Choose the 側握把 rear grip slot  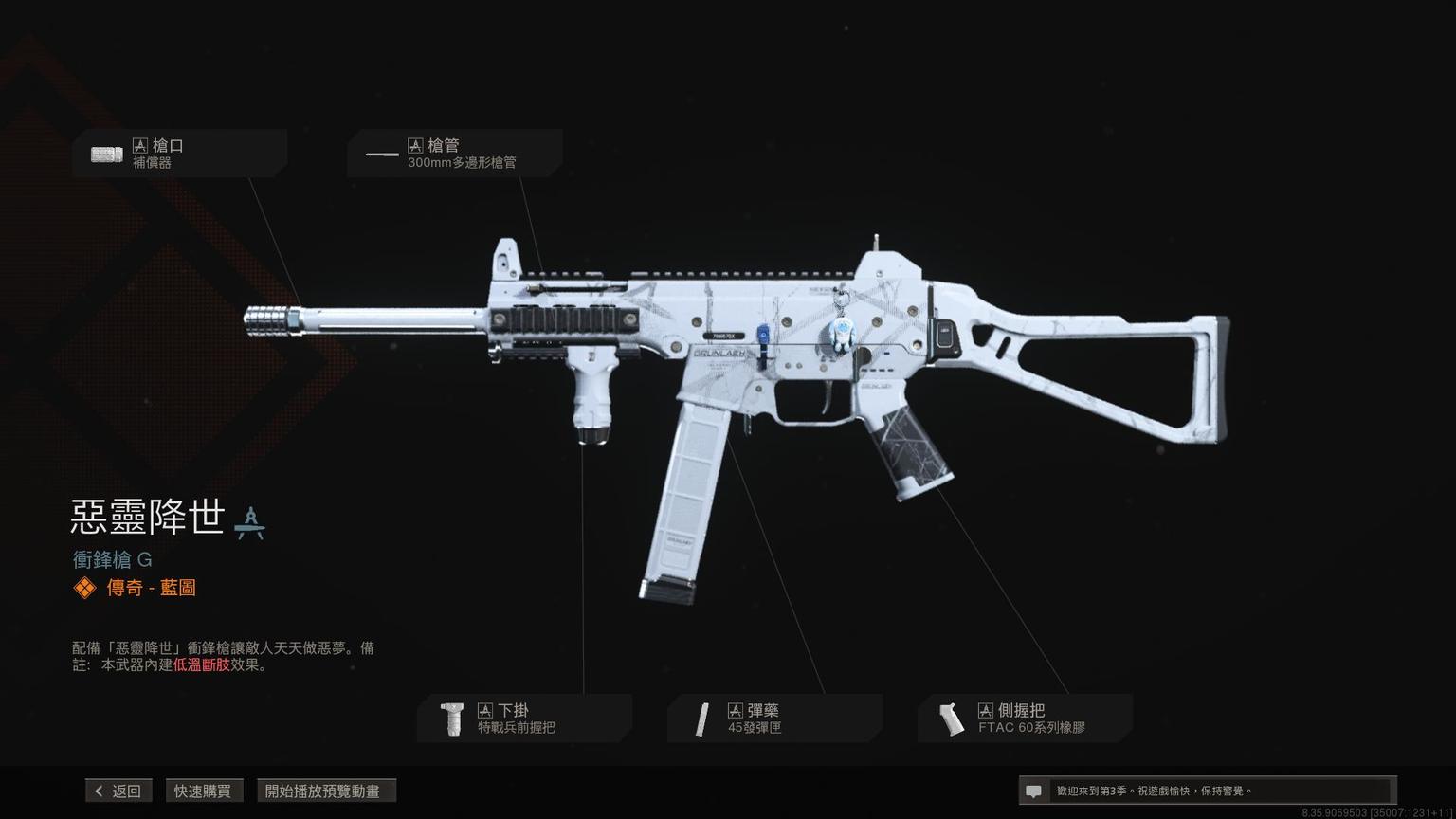point(1025,719)
